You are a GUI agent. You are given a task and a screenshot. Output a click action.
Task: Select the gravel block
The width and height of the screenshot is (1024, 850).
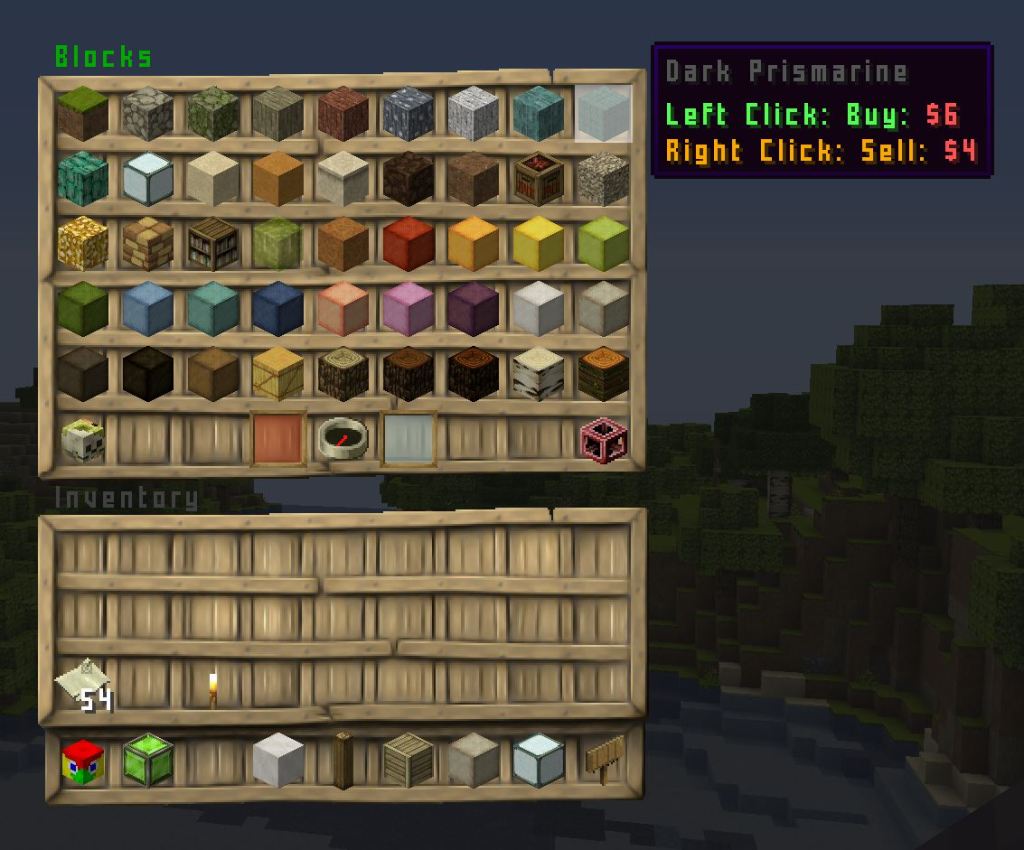pos(603,178)
